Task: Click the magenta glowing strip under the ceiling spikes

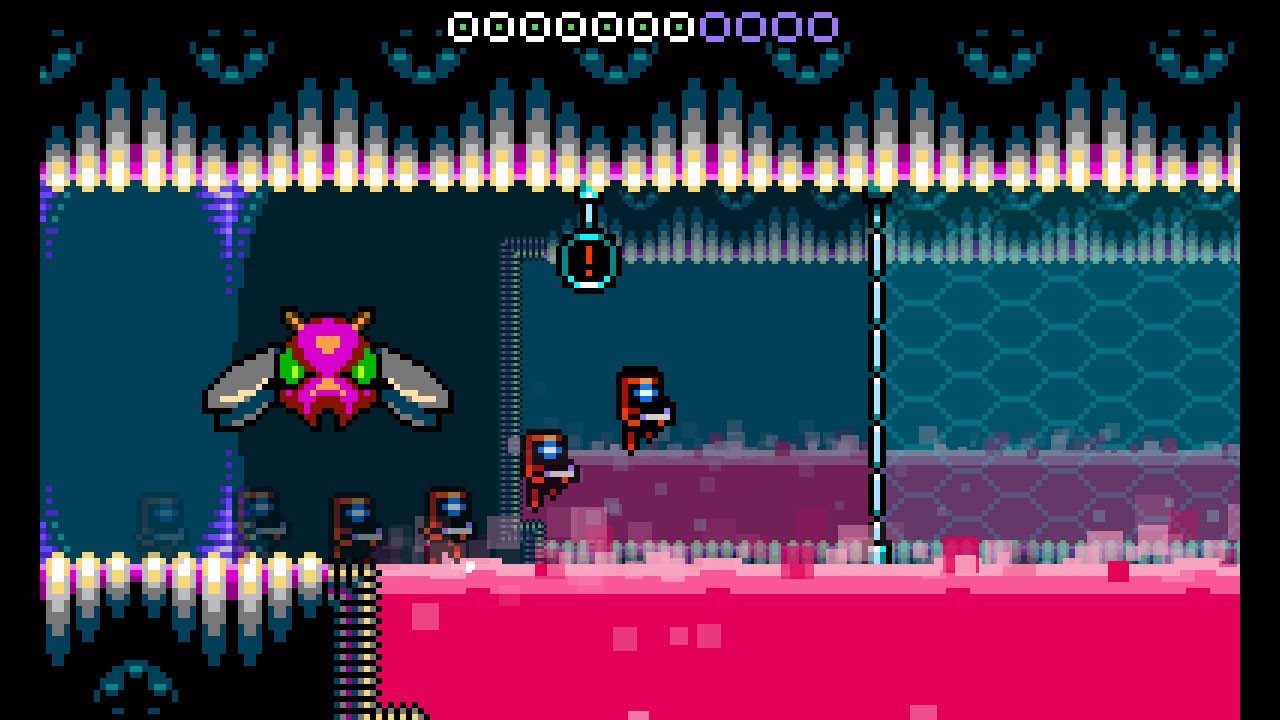Action: [640, 168]
